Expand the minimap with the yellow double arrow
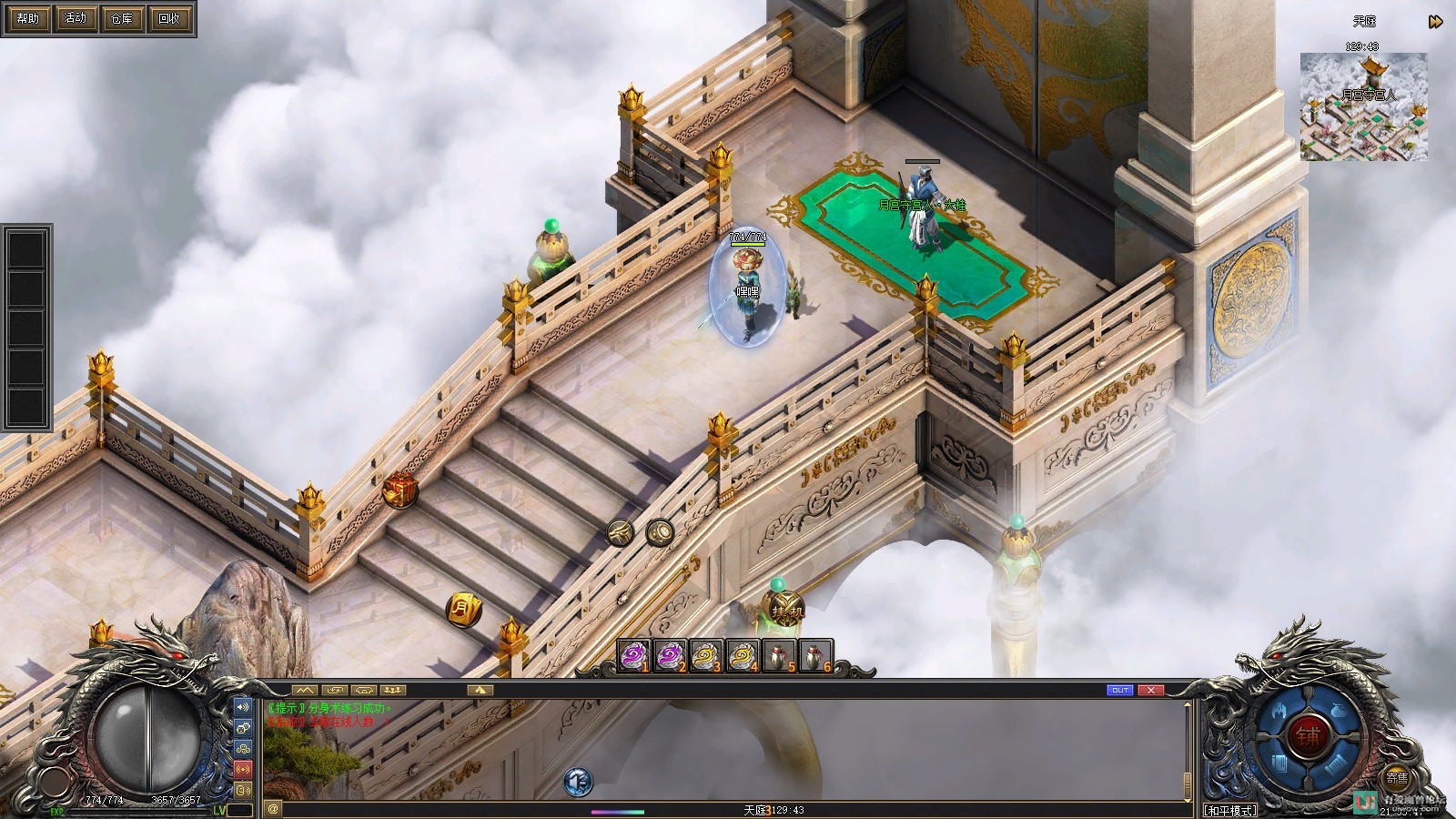Screen dimensions: 1456x819 click(x=1435, y=22)
